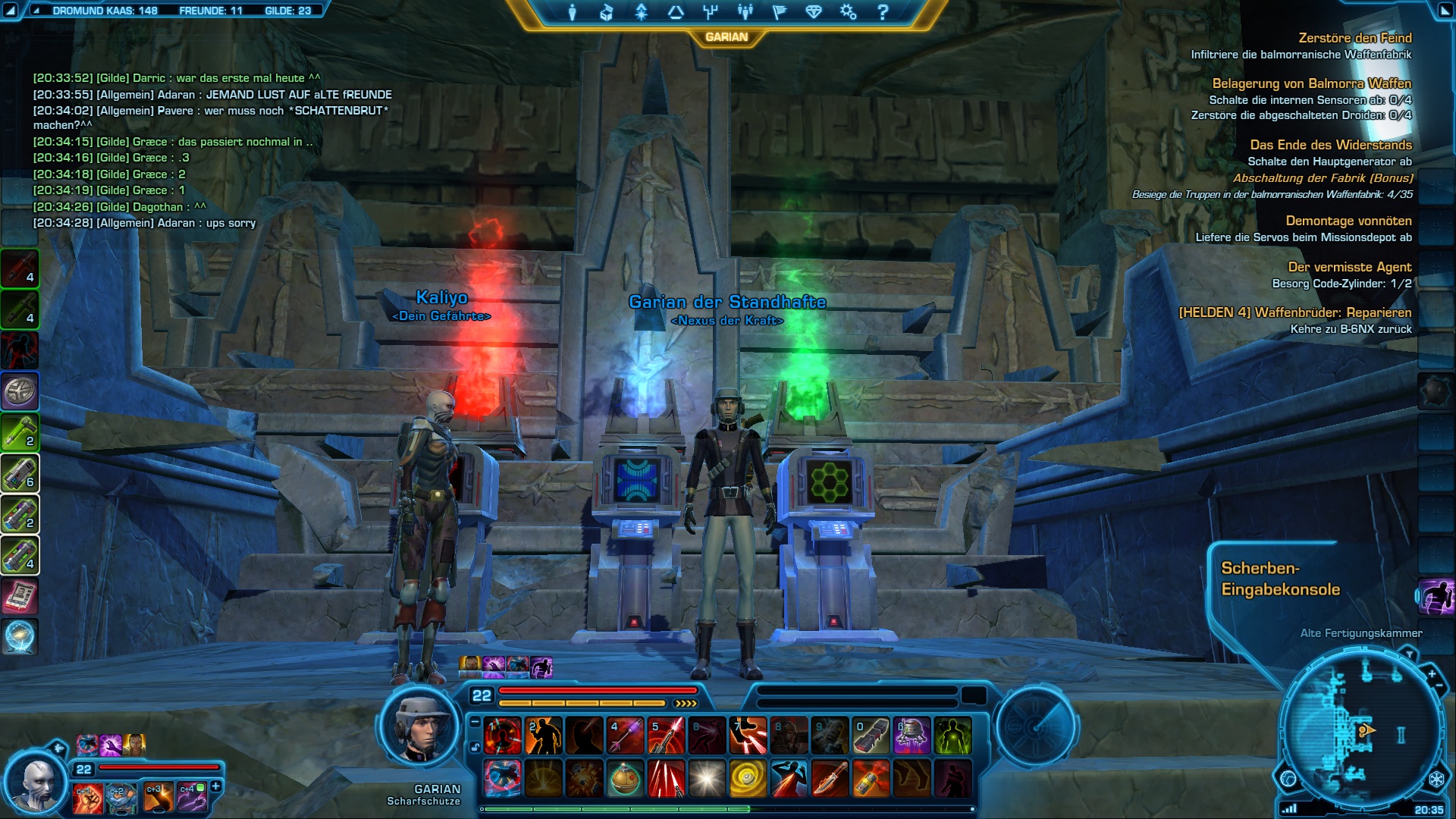The width and height of the screenshot is (1456, 819).
Task: Open the minimap filter funnel button
Action: click(1409, 653)
